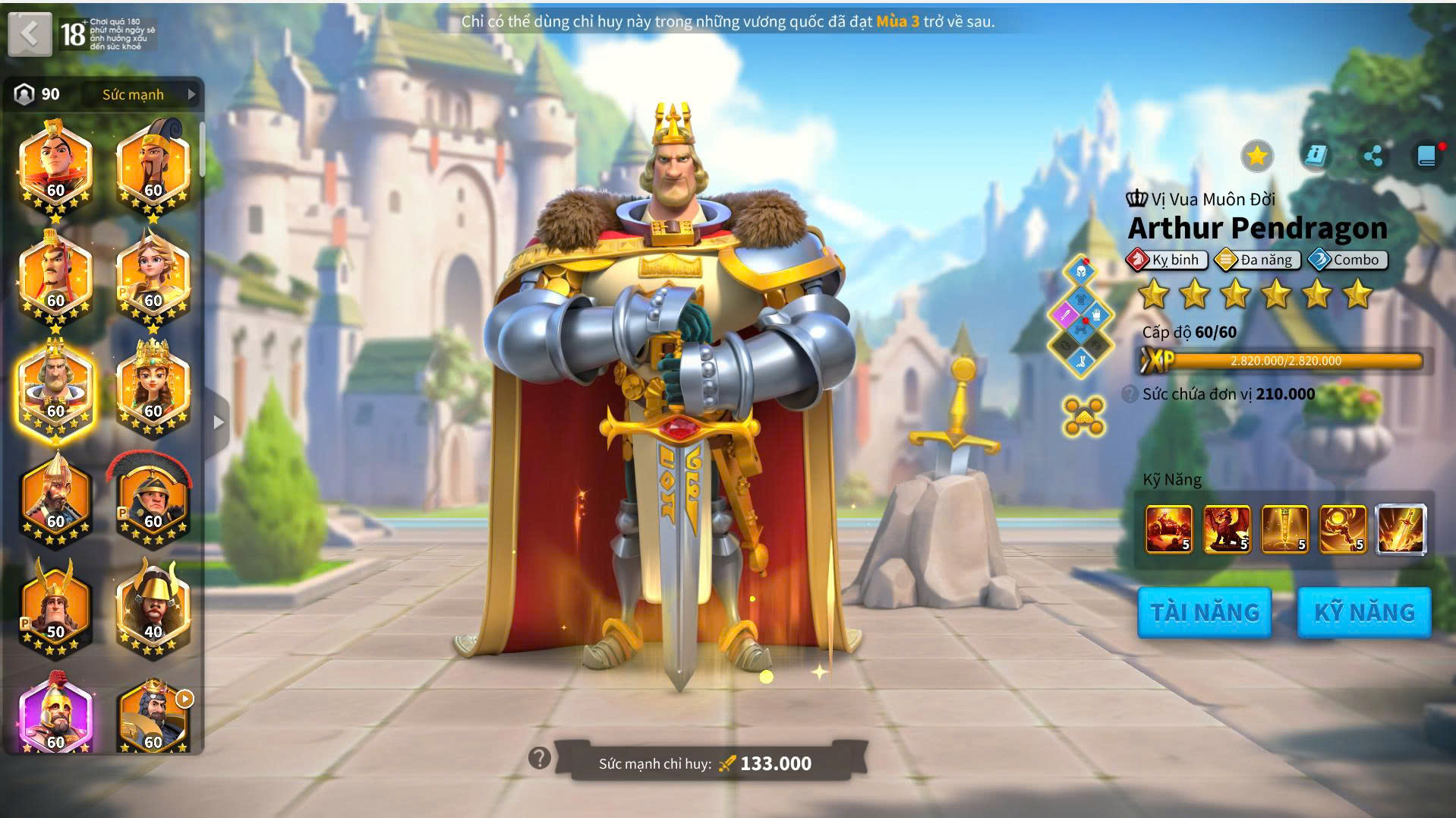1456x818 pixels.
Task: Open the KỸ NĂNG skills screen
Action: point(1364,611)
